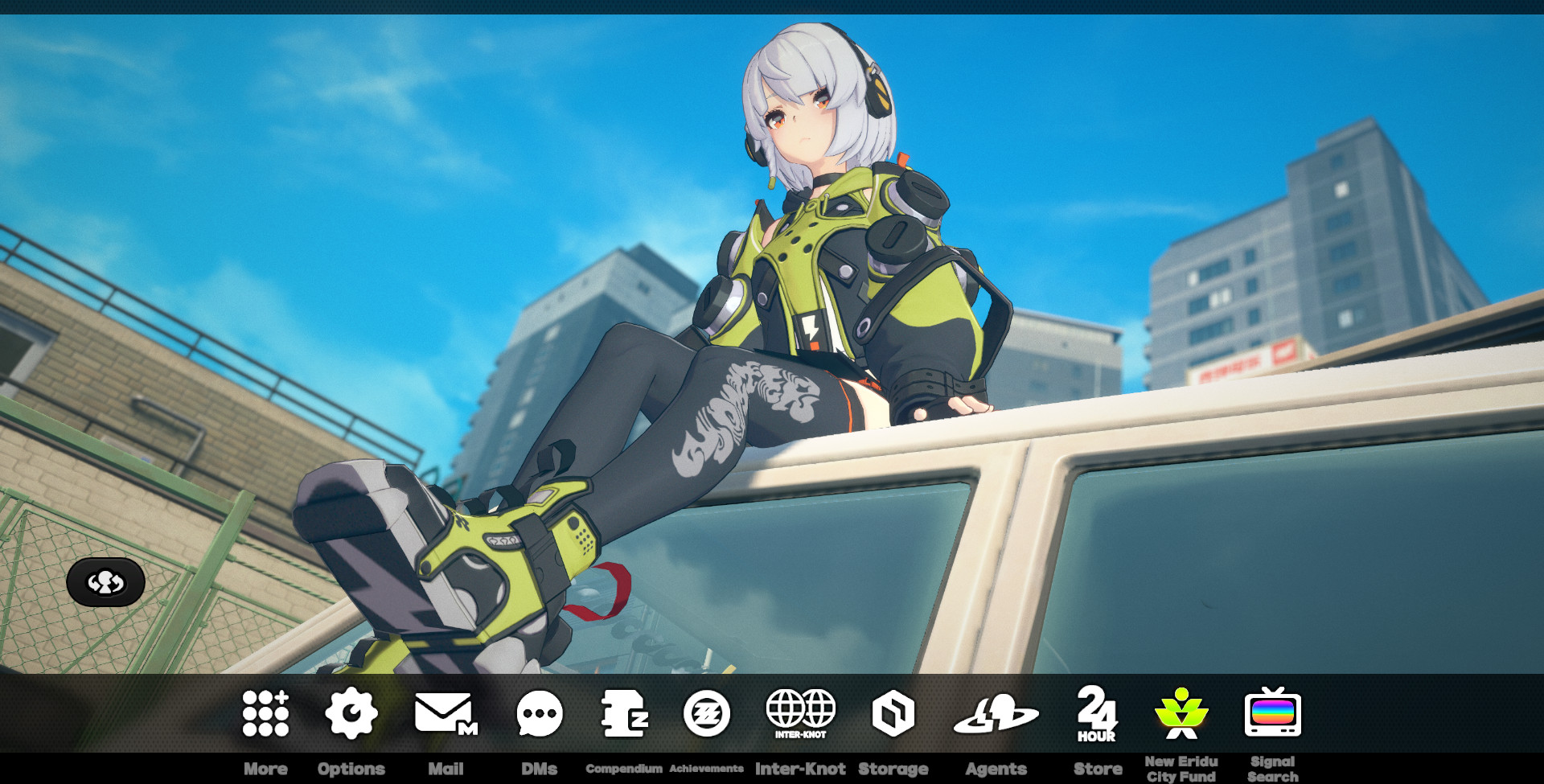Viewport: 1544px width, 784px height.
Task: Check the Mail inbox envelope icon
Action: click(x=447, y=712)
